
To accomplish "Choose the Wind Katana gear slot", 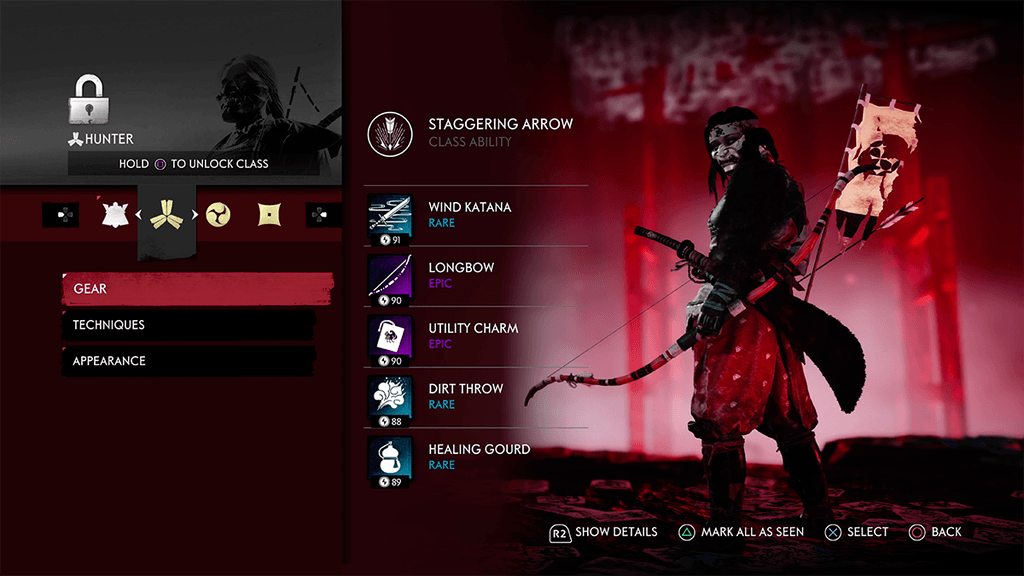I will [x=476, y=215].
